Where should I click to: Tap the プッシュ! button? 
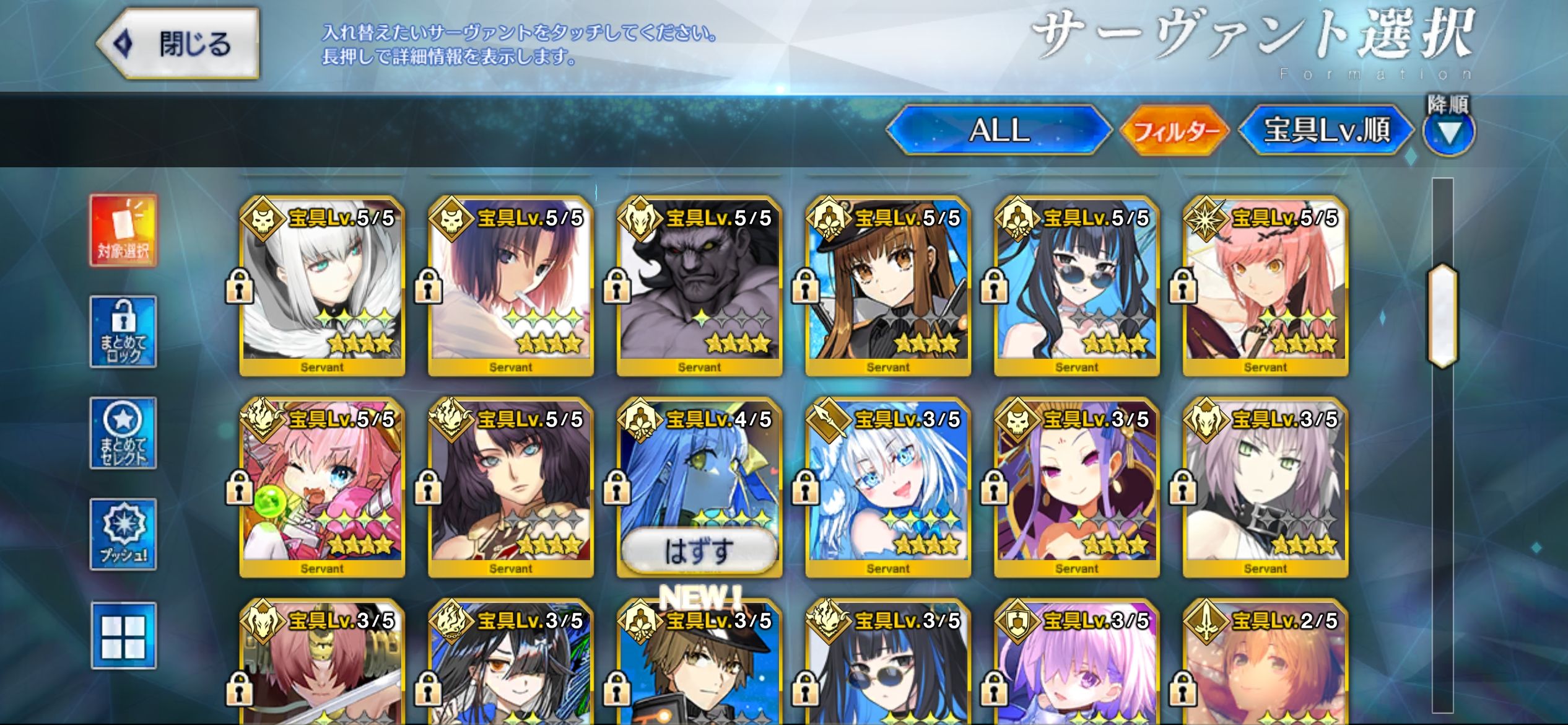click(123, 534)
